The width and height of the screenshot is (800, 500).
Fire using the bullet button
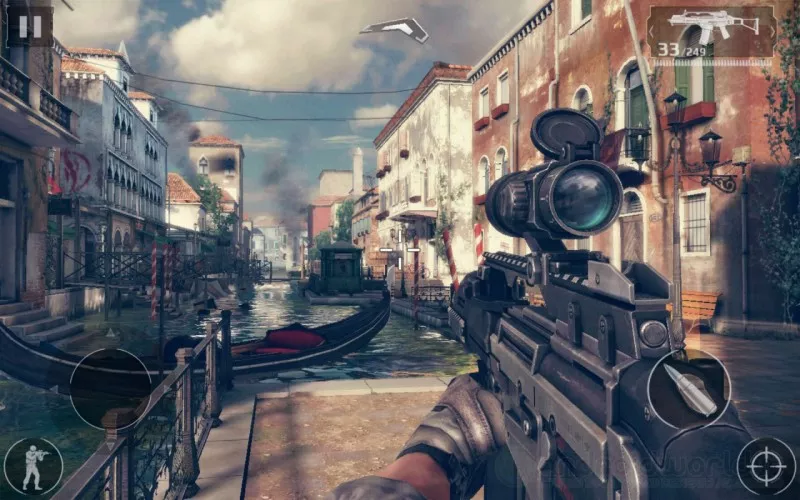click(x=688, y=389)
